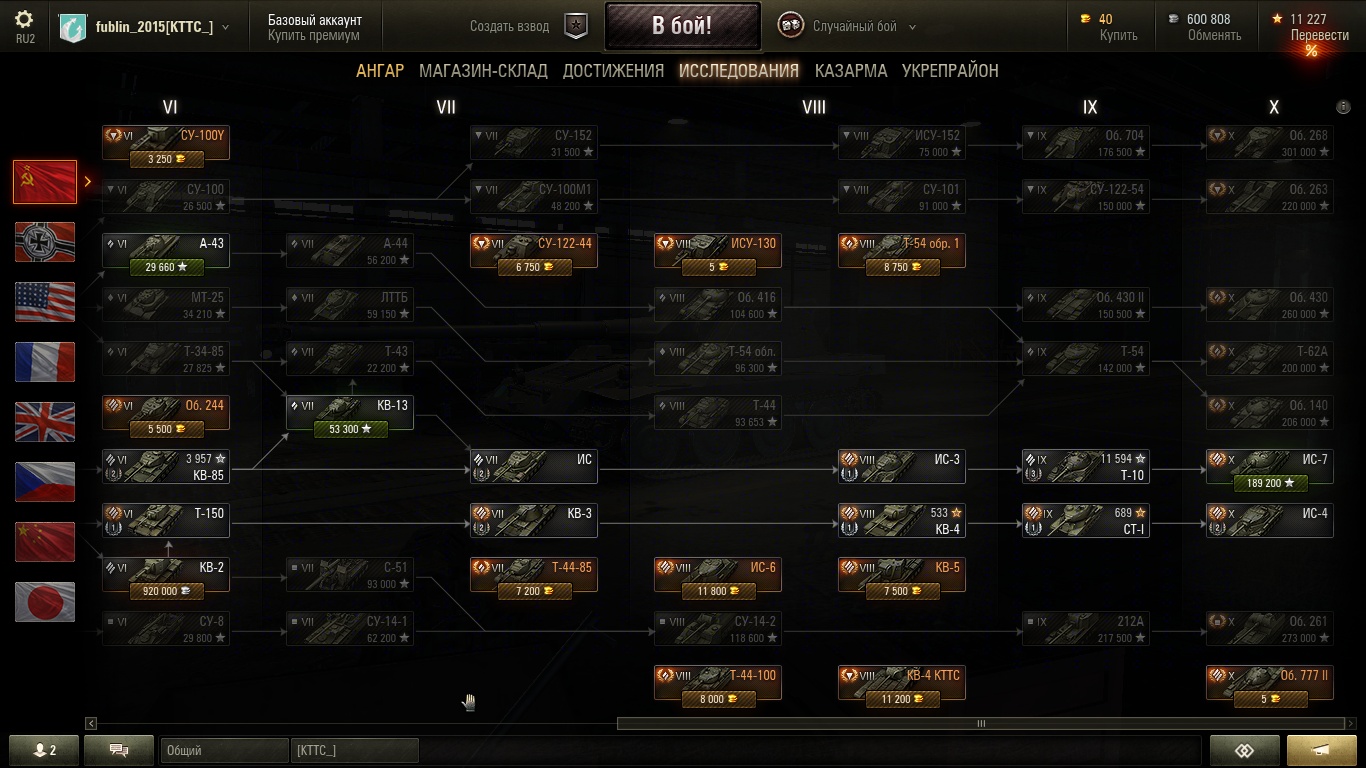Open the УКРЕПРАЙОН tab

[950, 71]
